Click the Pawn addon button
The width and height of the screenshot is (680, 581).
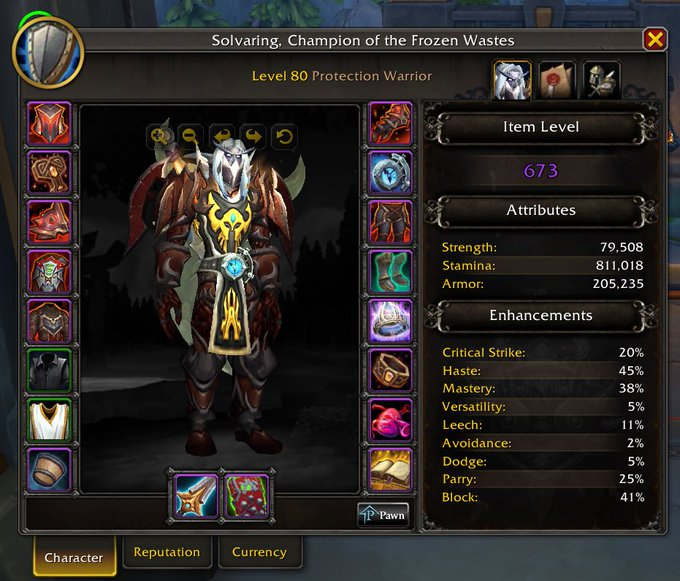coord(383,515)
